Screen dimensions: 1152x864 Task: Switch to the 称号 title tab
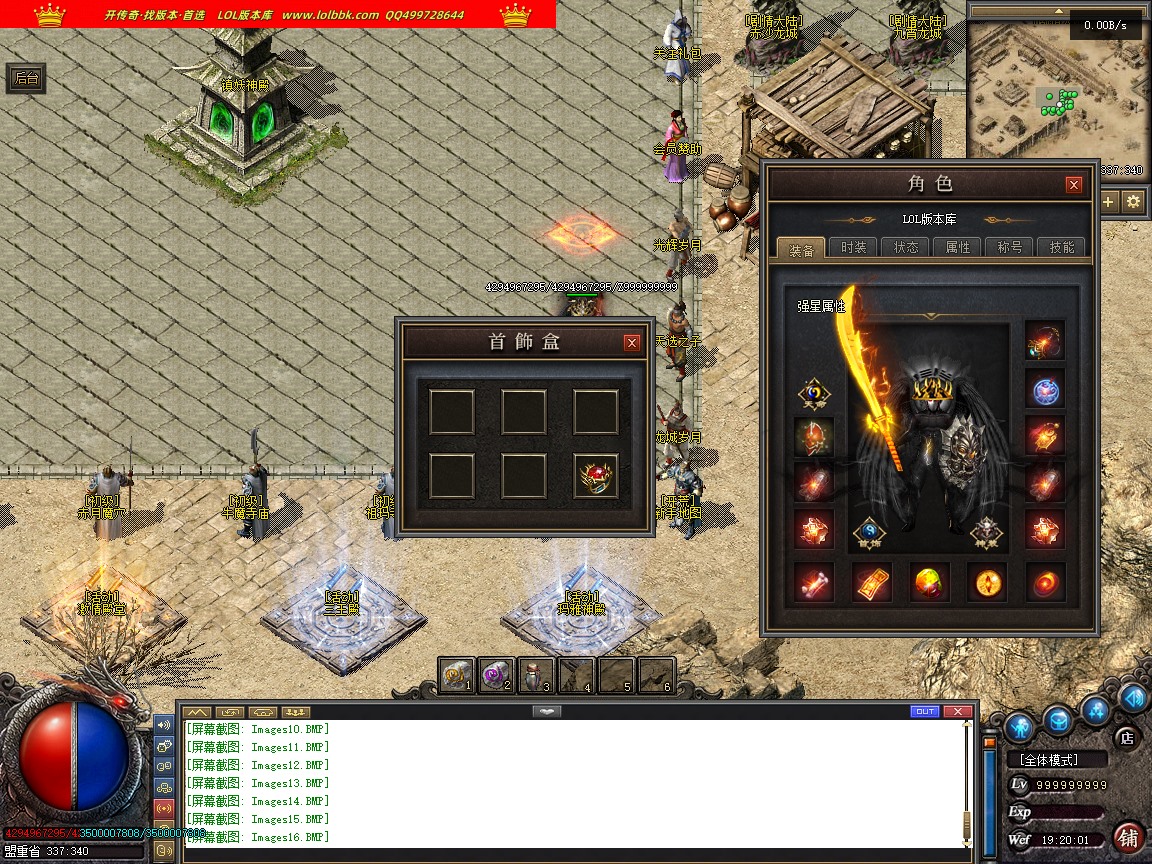point(1010,247)
